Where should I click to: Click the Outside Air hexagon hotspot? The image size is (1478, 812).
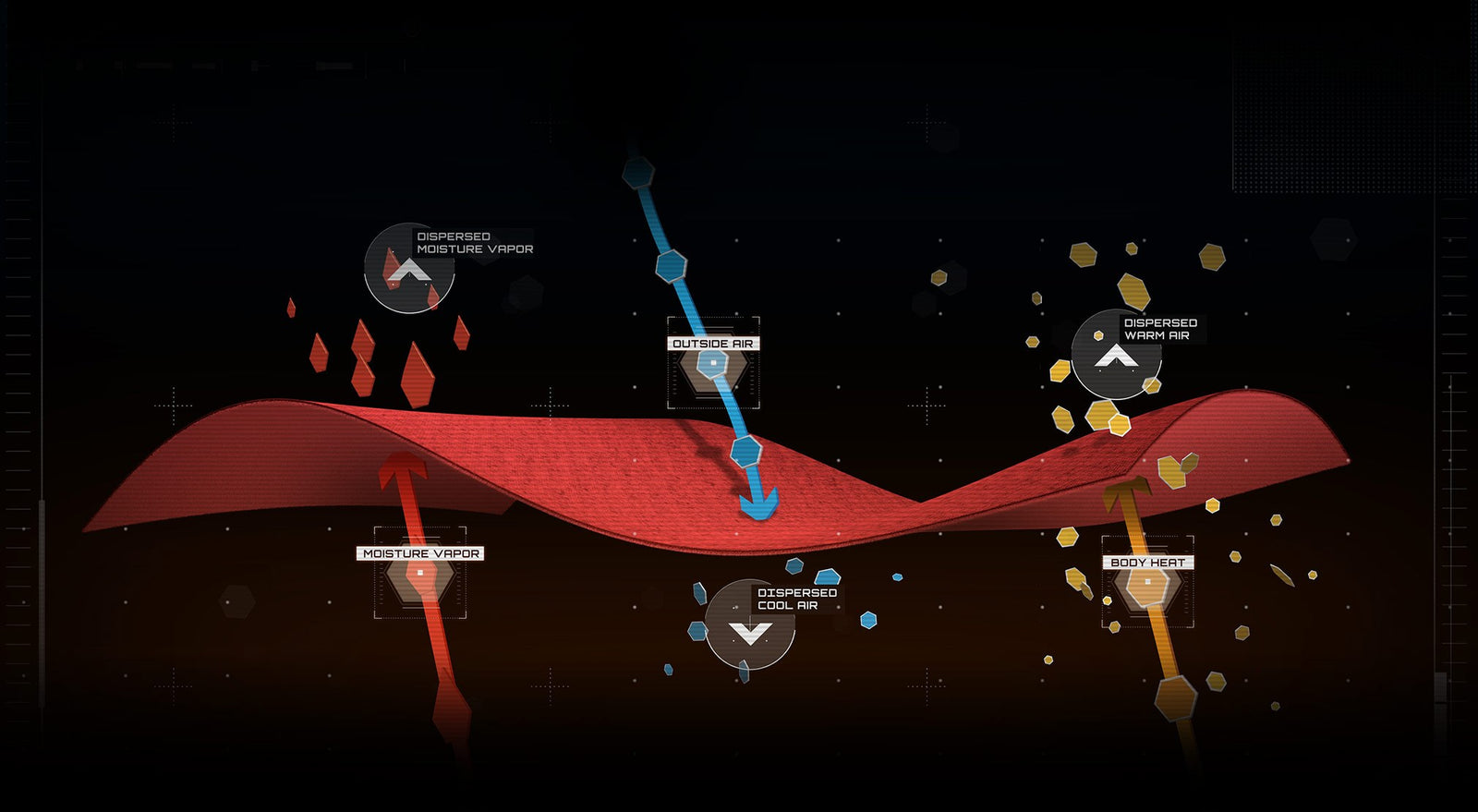click(713, 363)
